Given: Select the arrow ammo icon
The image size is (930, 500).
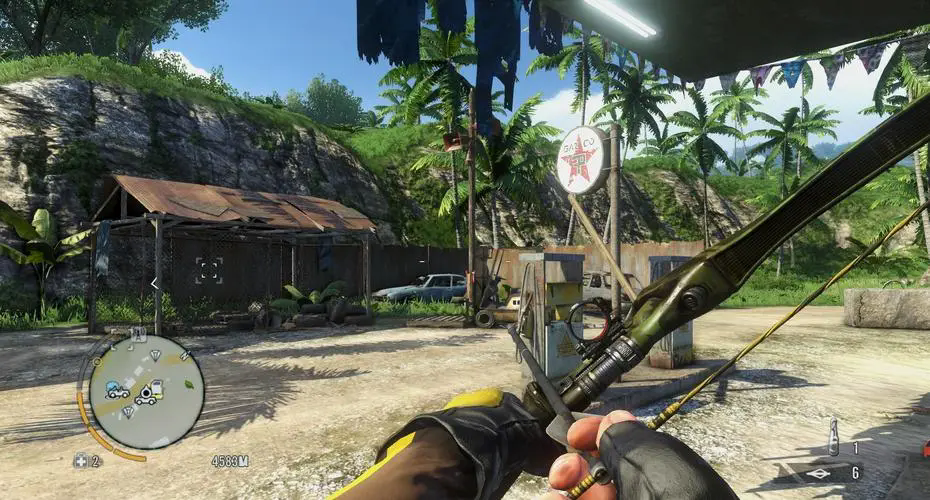Looking at the screenshot, I should click(x=818, y=473).
